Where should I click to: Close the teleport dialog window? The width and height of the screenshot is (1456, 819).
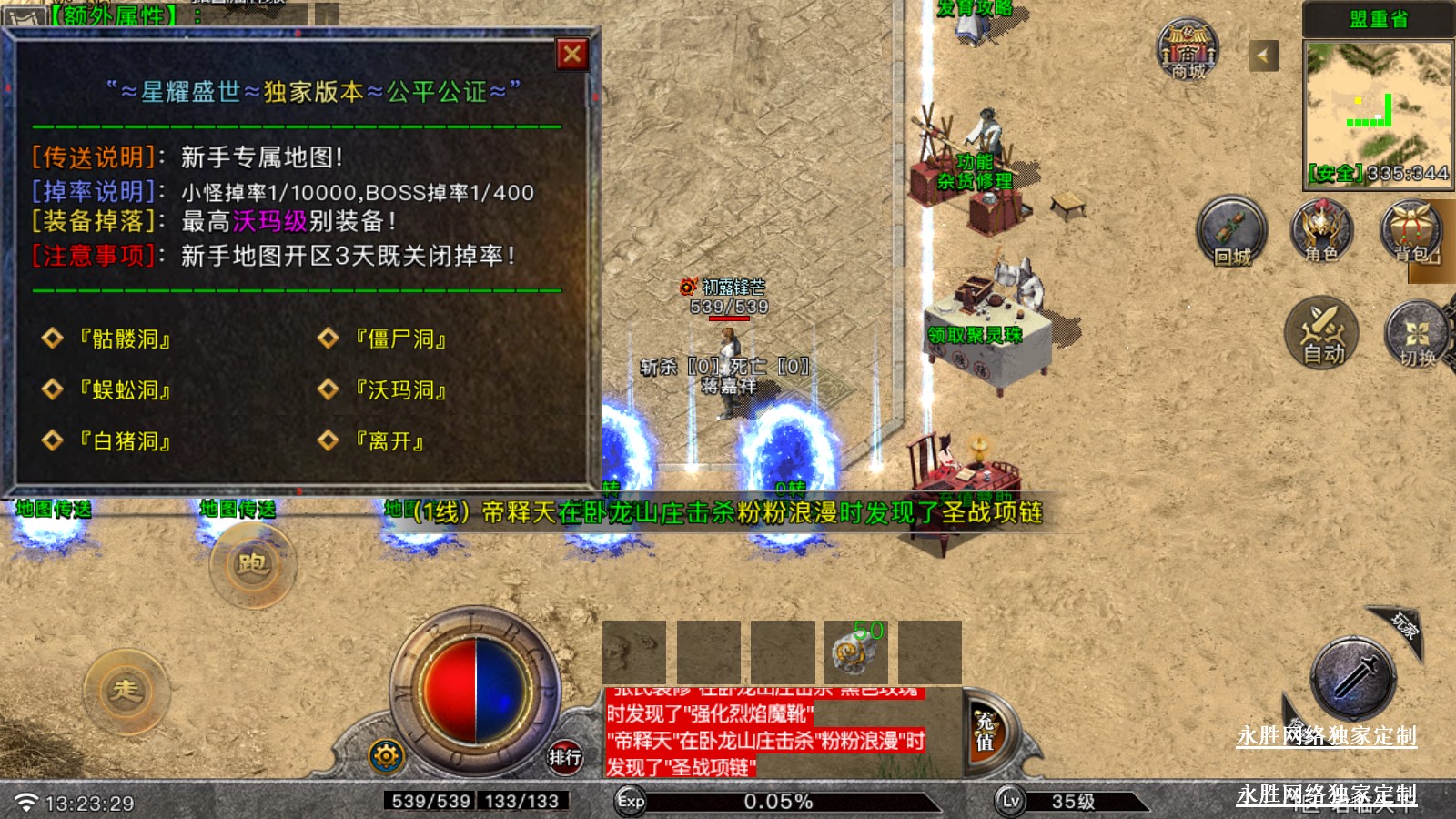point(572,55)
